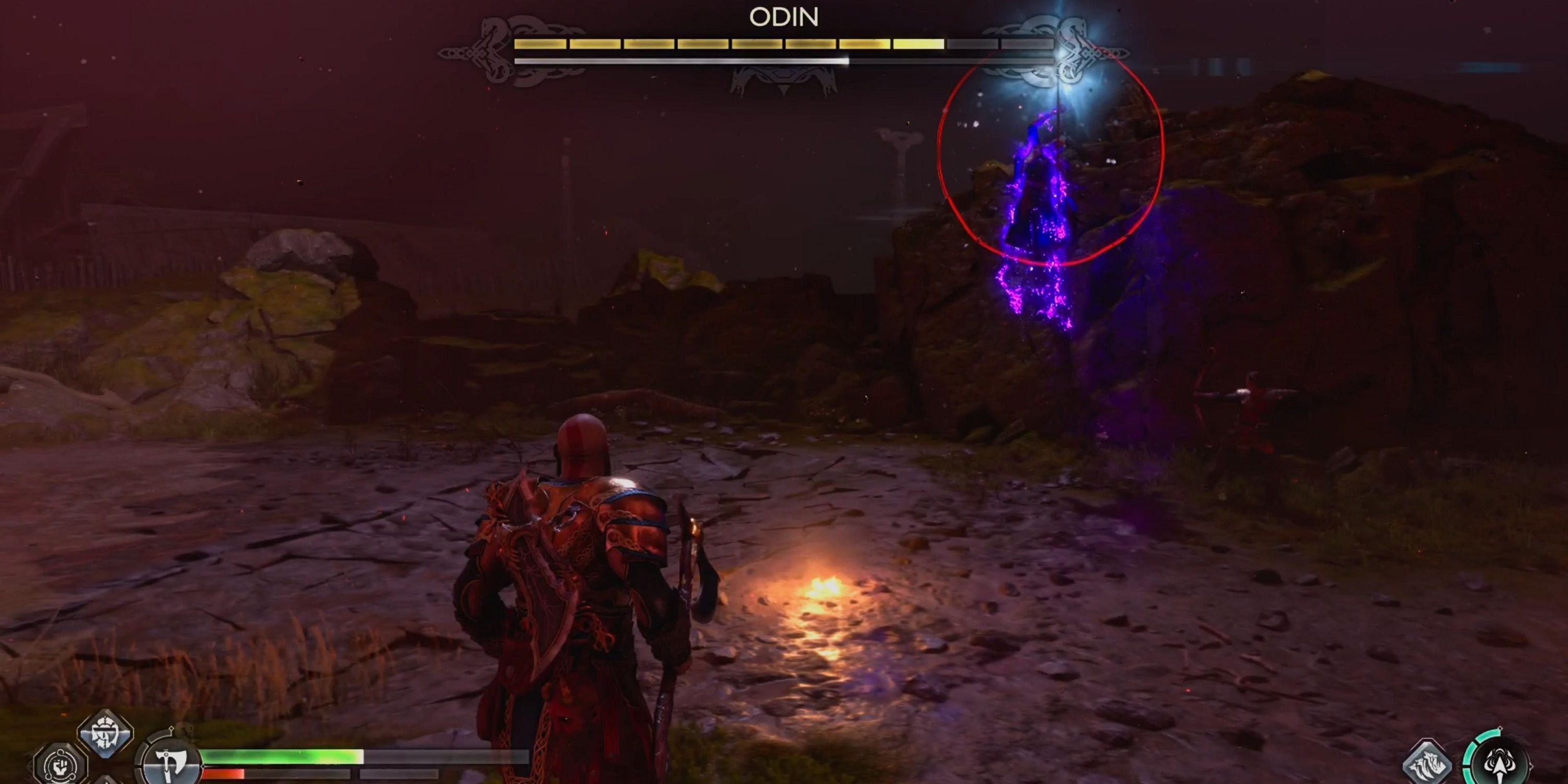Click the wolf companion skill icon
1568x784 pixels.
coord(1427,766)
